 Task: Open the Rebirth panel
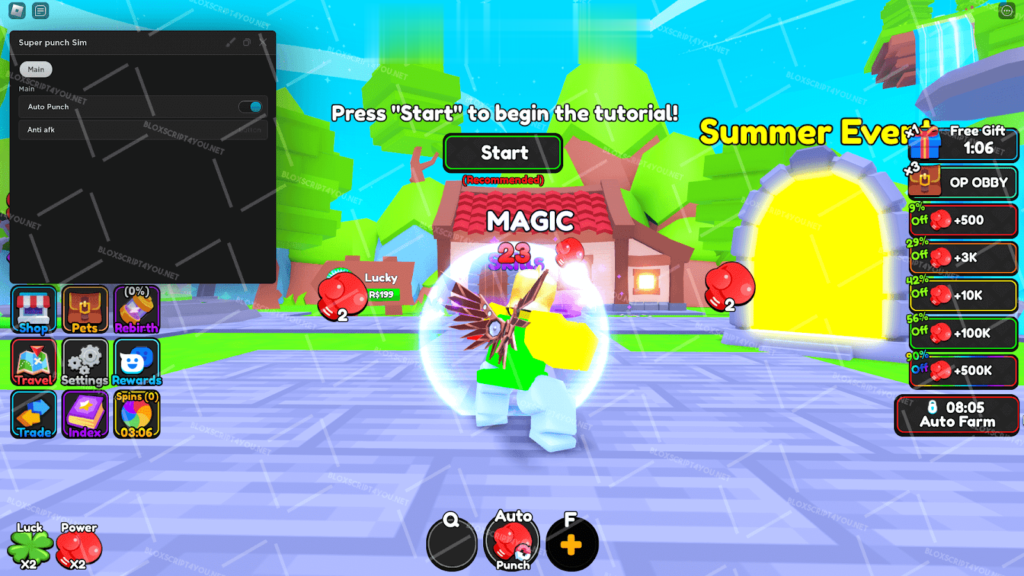tap(136, 310)
